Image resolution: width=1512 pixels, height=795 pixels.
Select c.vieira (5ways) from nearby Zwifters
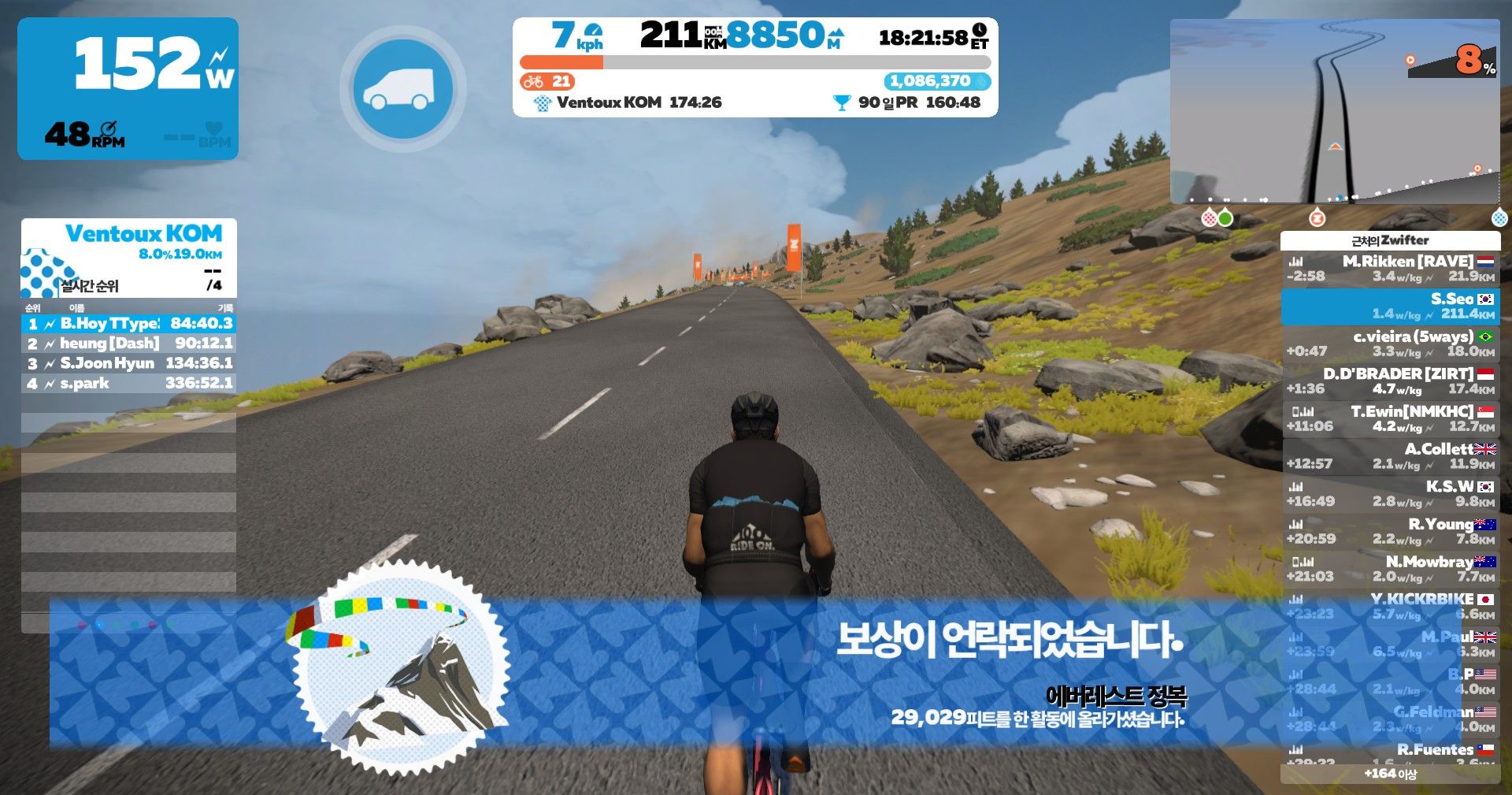click(x=1391, y=344)
